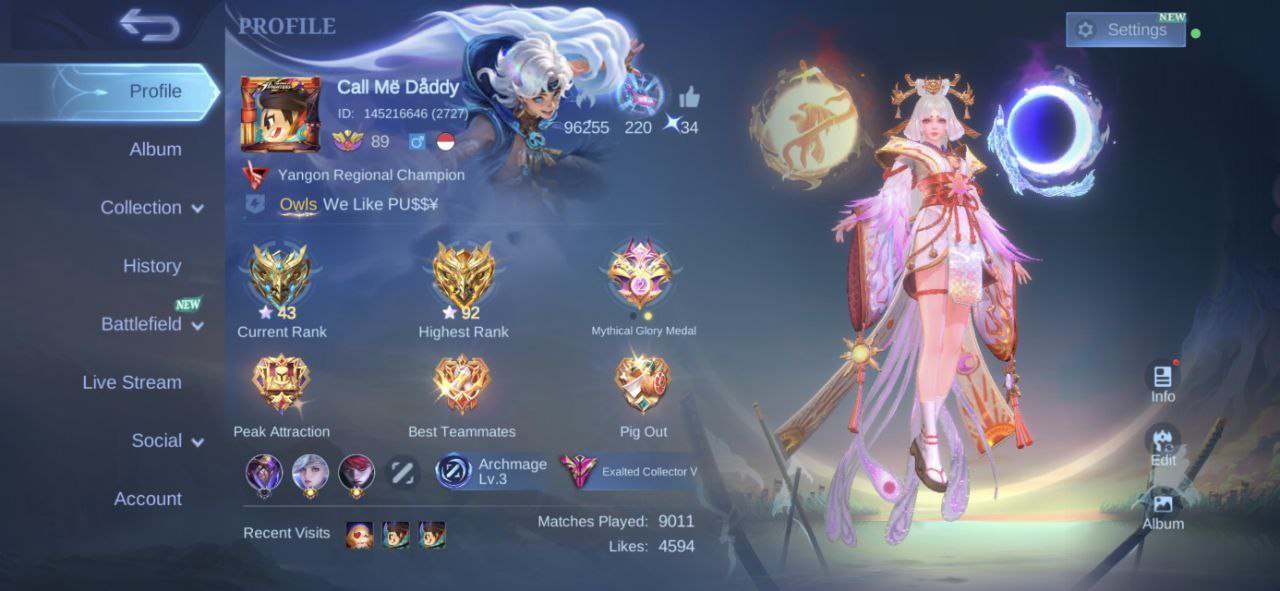Open the Peak Attraction achievement
The image size is (1280, 591).
pos(281,385)
